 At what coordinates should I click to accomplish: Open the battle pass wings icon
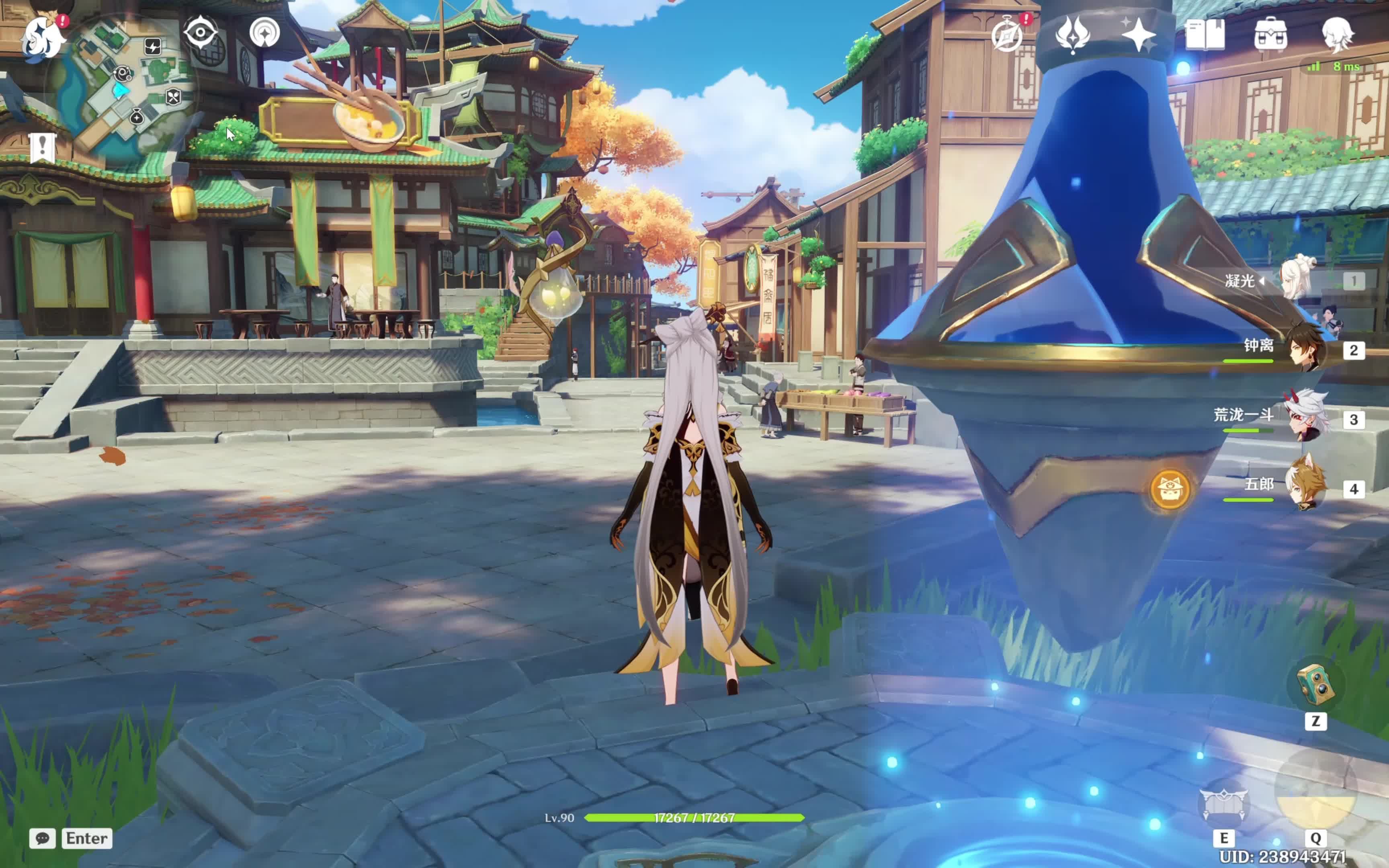tap(1072, 35)
